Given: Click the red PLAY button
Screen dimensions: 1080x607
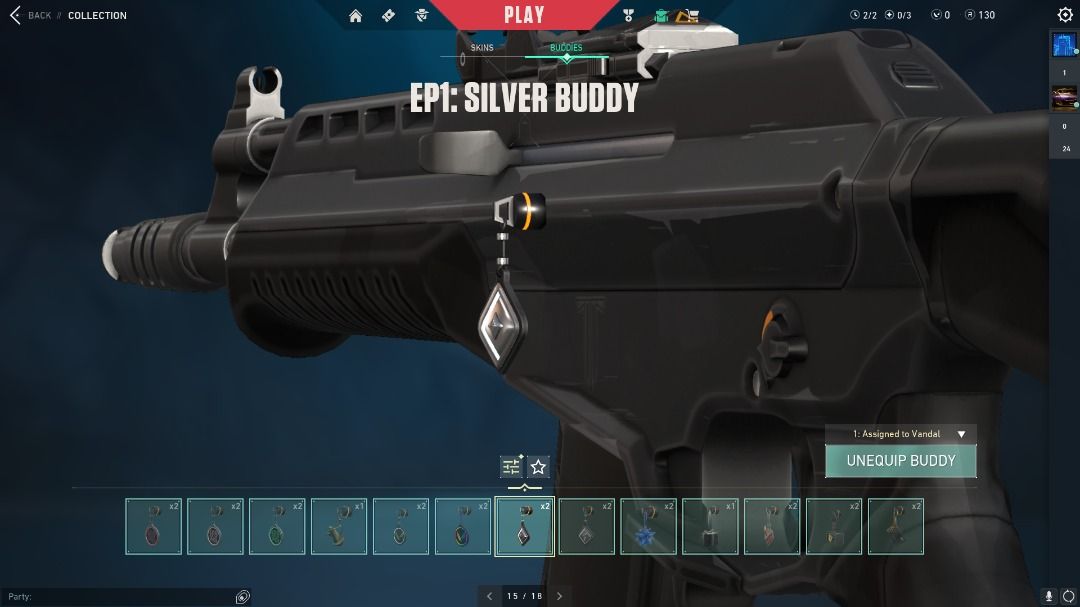Looking at the screenshot, I should [x=524, y=15].
